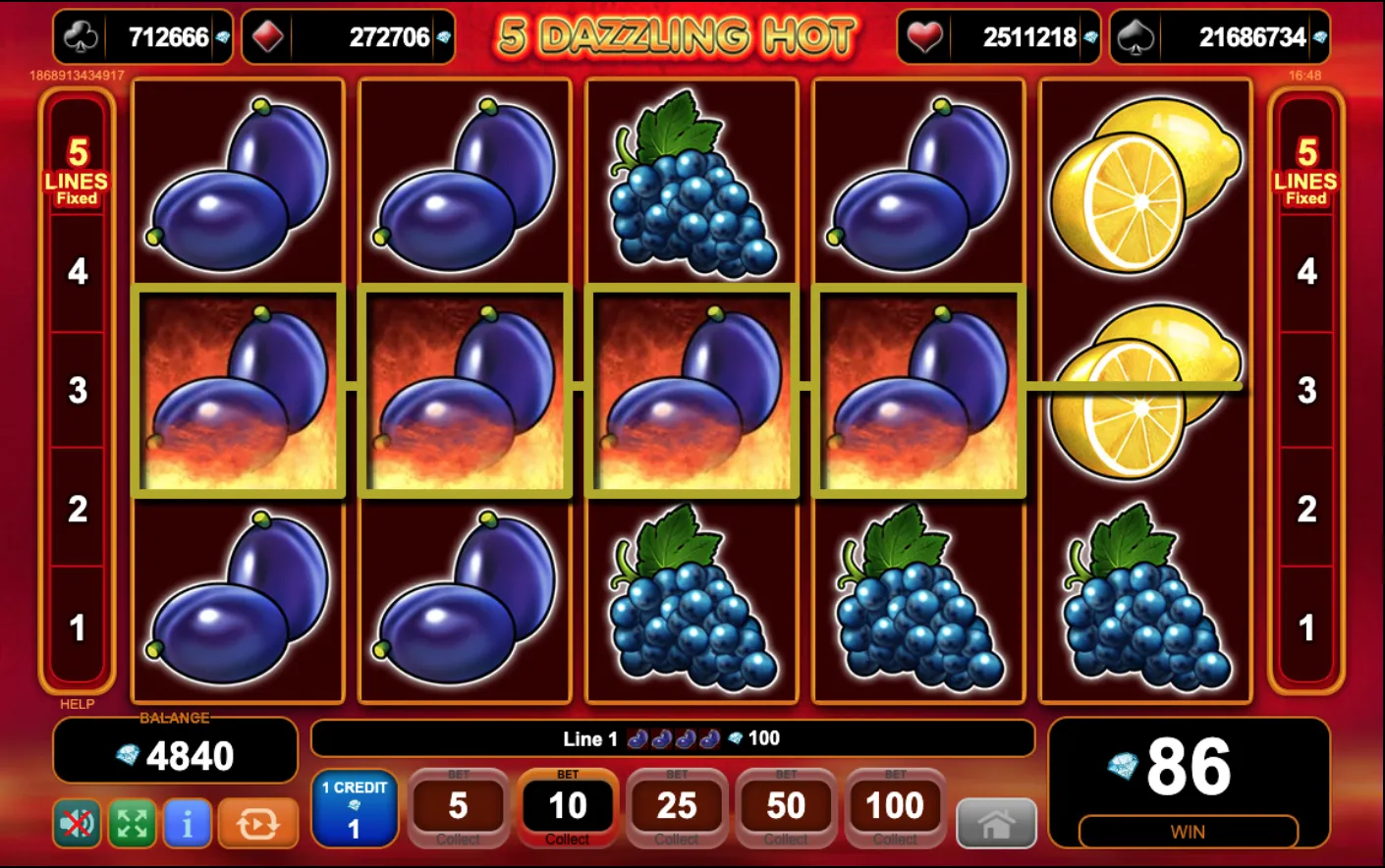Unmute the game sound

(78, 823)
